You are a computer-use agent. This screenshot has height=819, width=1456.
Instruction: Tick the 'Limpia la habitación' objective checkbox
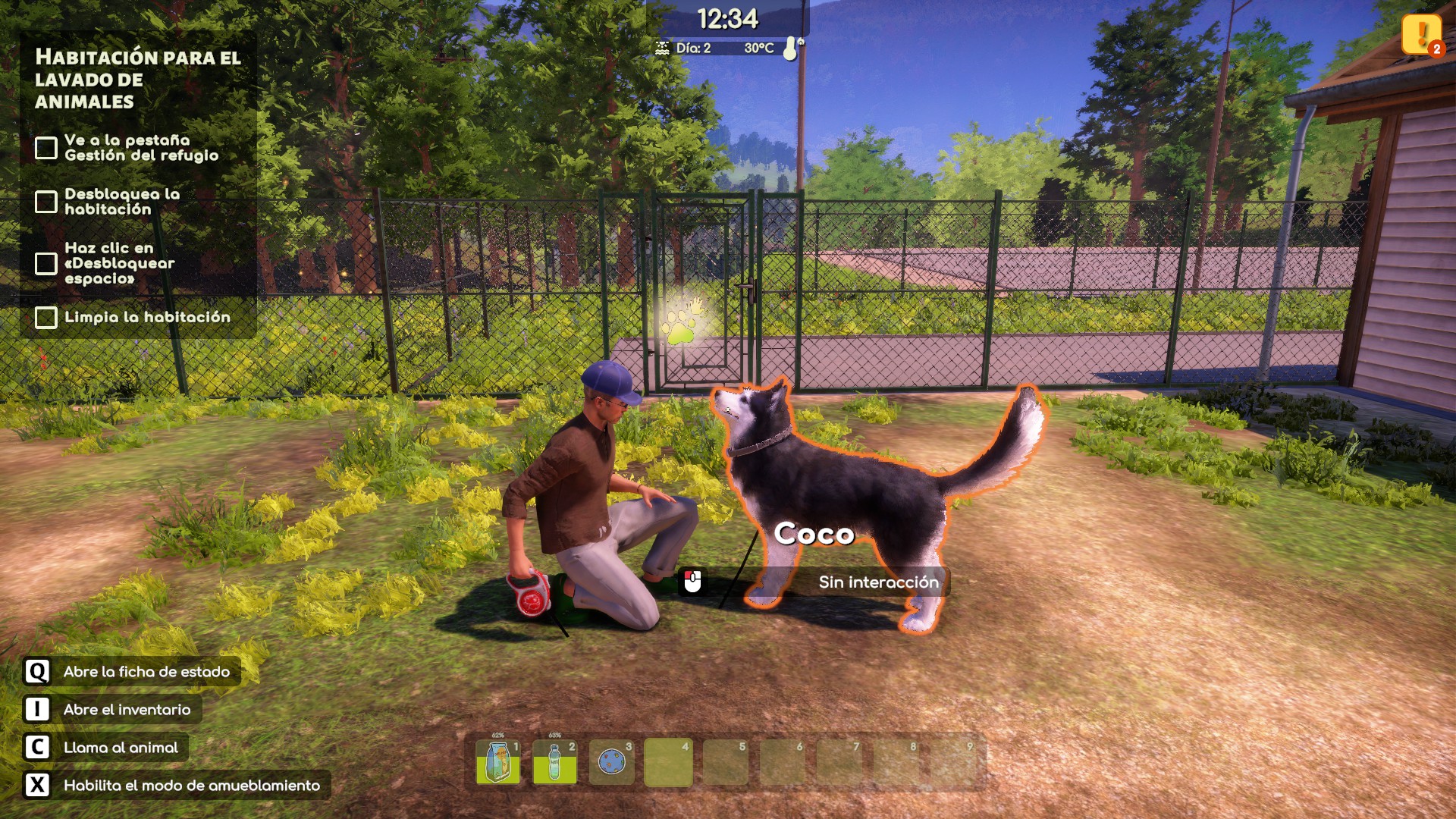pos(46,318)
